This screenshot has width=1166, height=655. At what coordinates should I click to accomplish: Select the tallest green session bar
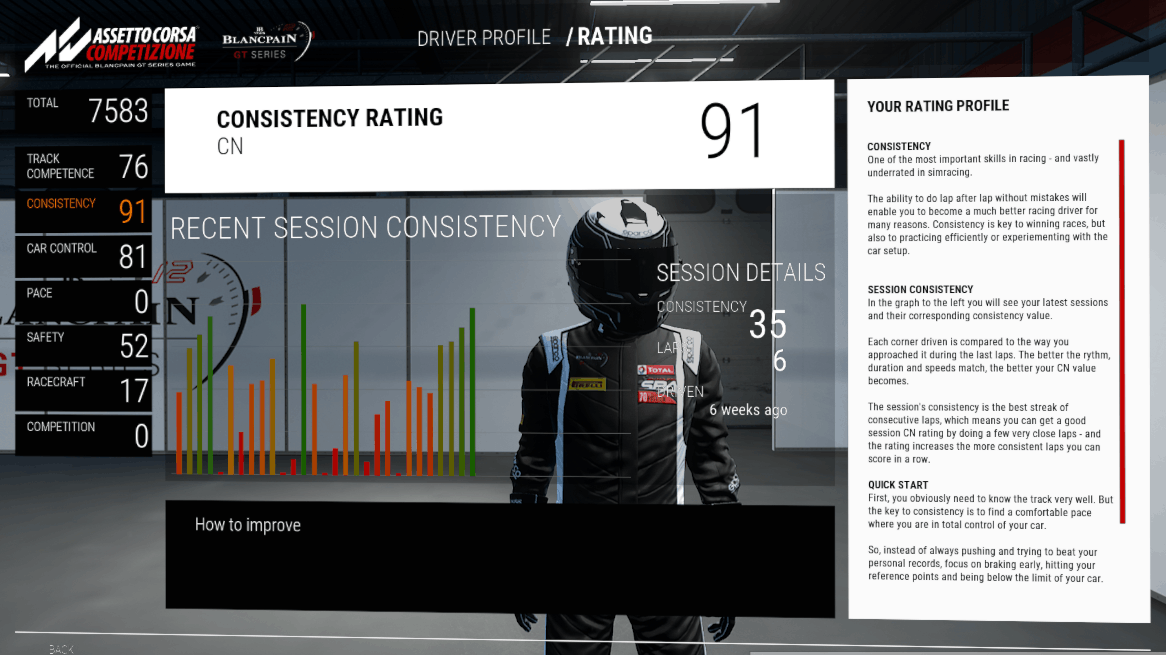tap(303, 390)
